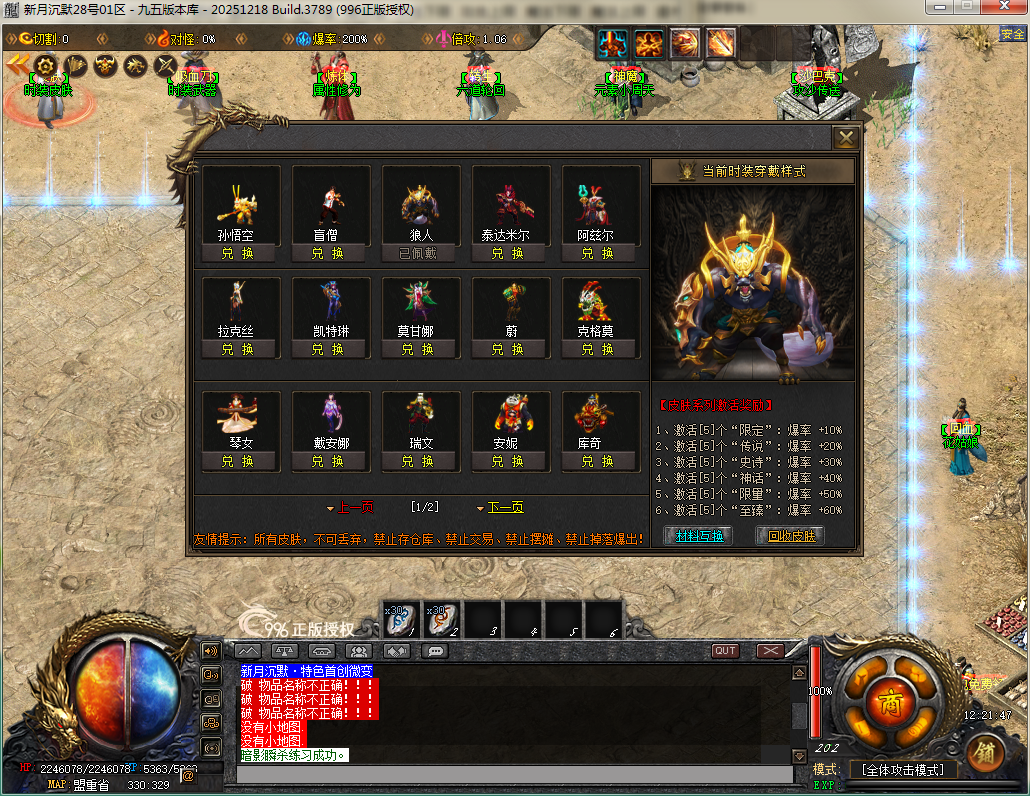1030x796 pixels.
Task: Open 材料互换 material exchange
Action: [699, 536]
